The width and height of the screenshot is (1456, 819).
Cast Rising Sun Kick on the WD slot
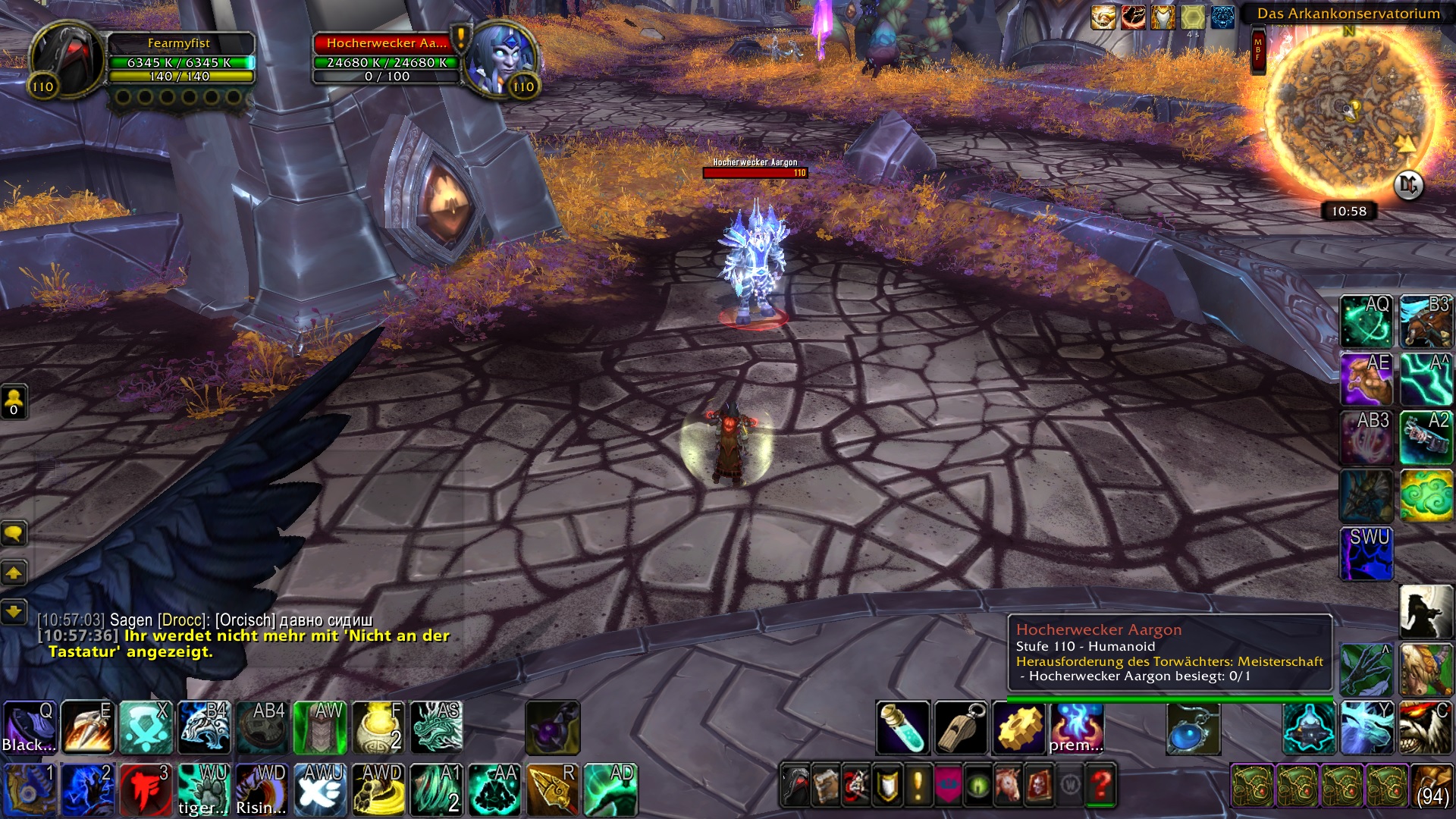click(261, 789)
